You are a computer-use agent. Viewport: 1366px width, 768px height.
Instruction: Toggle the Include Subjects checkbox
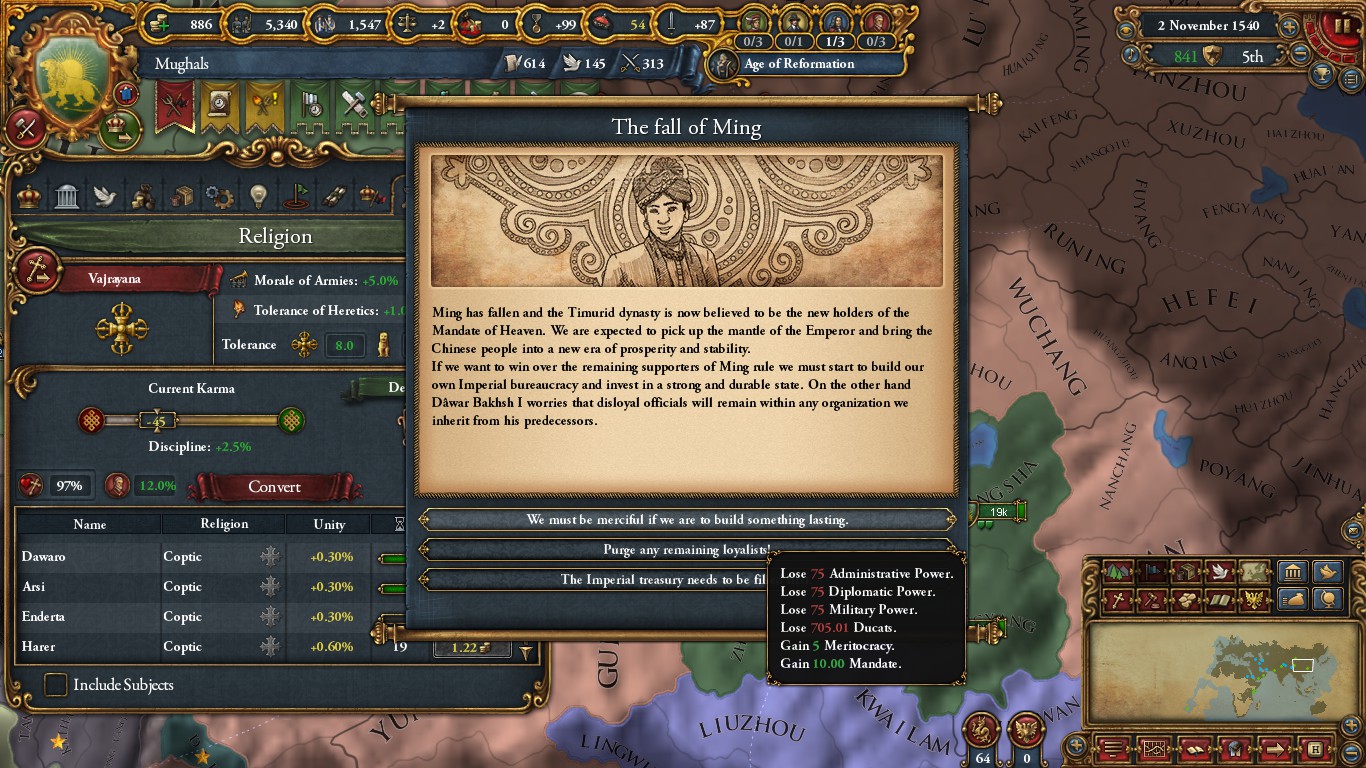[x=56, y=685]
